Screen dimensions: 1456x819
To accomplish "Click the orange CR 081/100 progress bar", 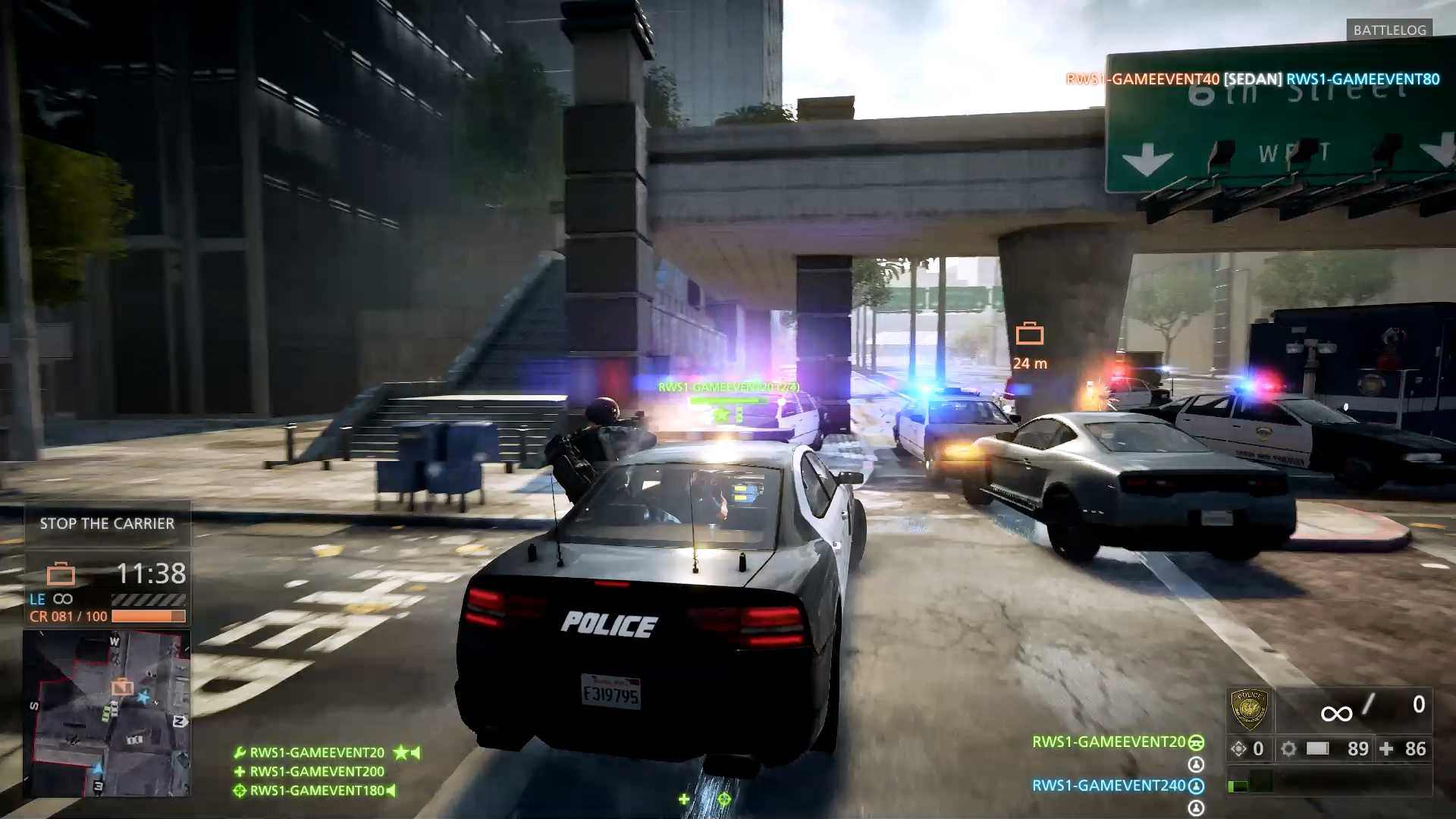I will (148, 616).
